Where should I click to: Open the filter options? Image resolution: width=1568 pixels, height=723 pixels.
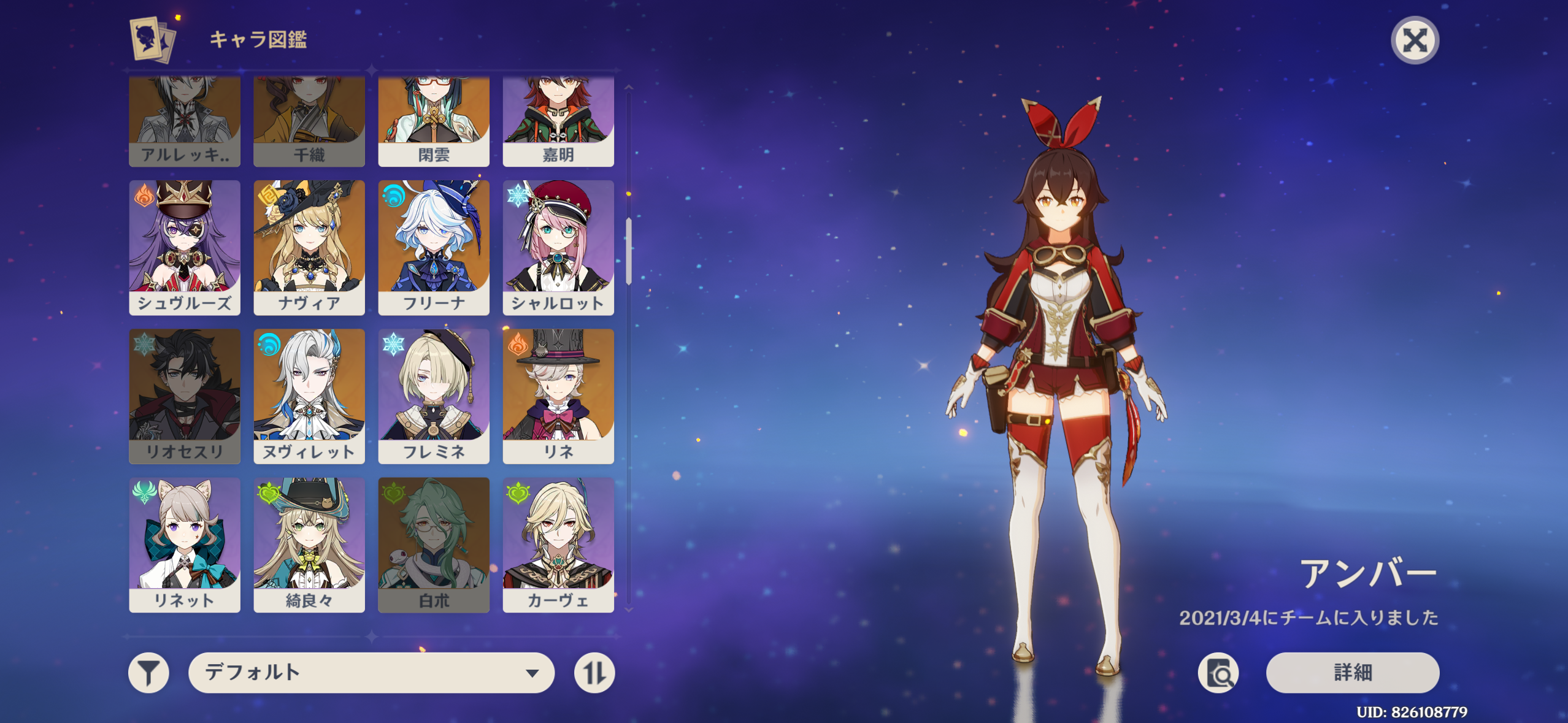[x=148, y=673]
